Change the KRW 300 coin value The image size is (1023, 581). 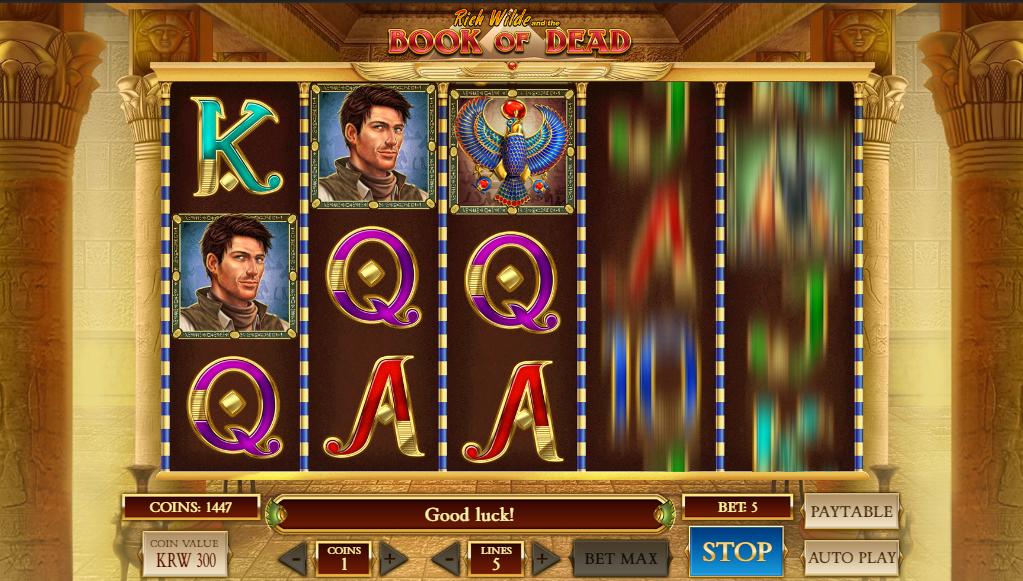pyautogui.click(x=185, y=554)
